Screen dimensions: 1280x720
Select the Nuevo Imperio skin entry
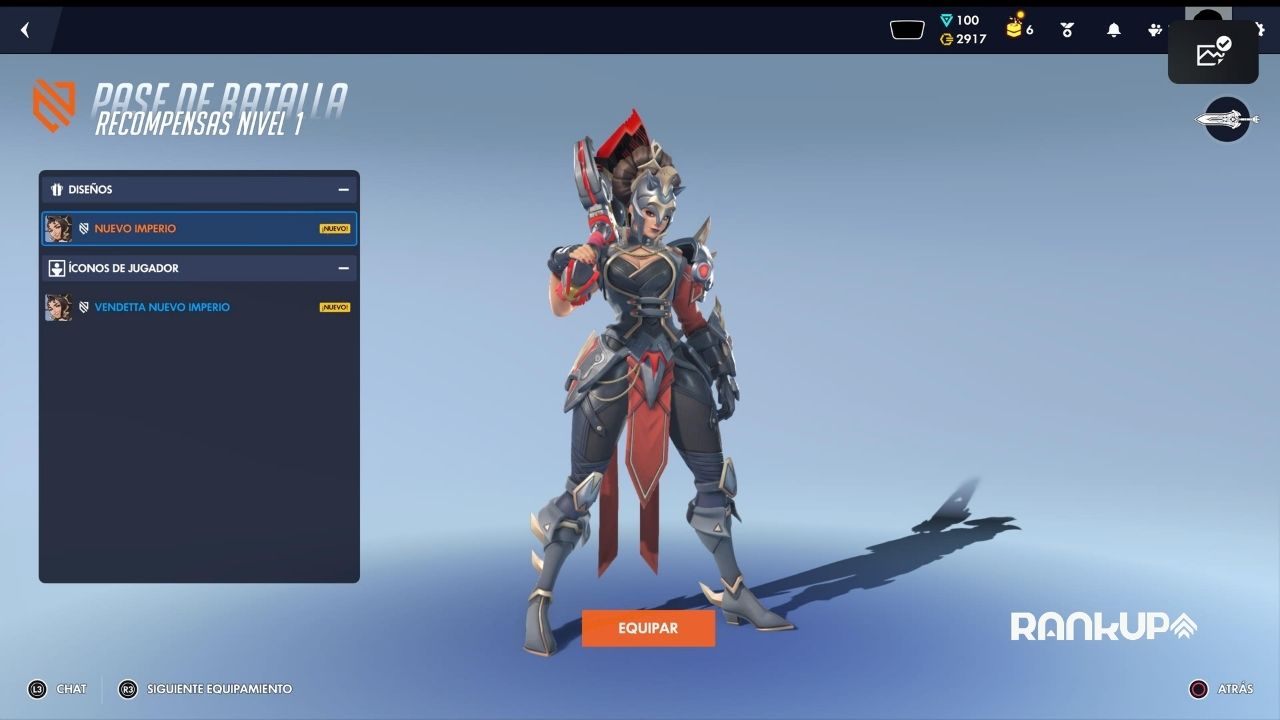tap(199, 228)
